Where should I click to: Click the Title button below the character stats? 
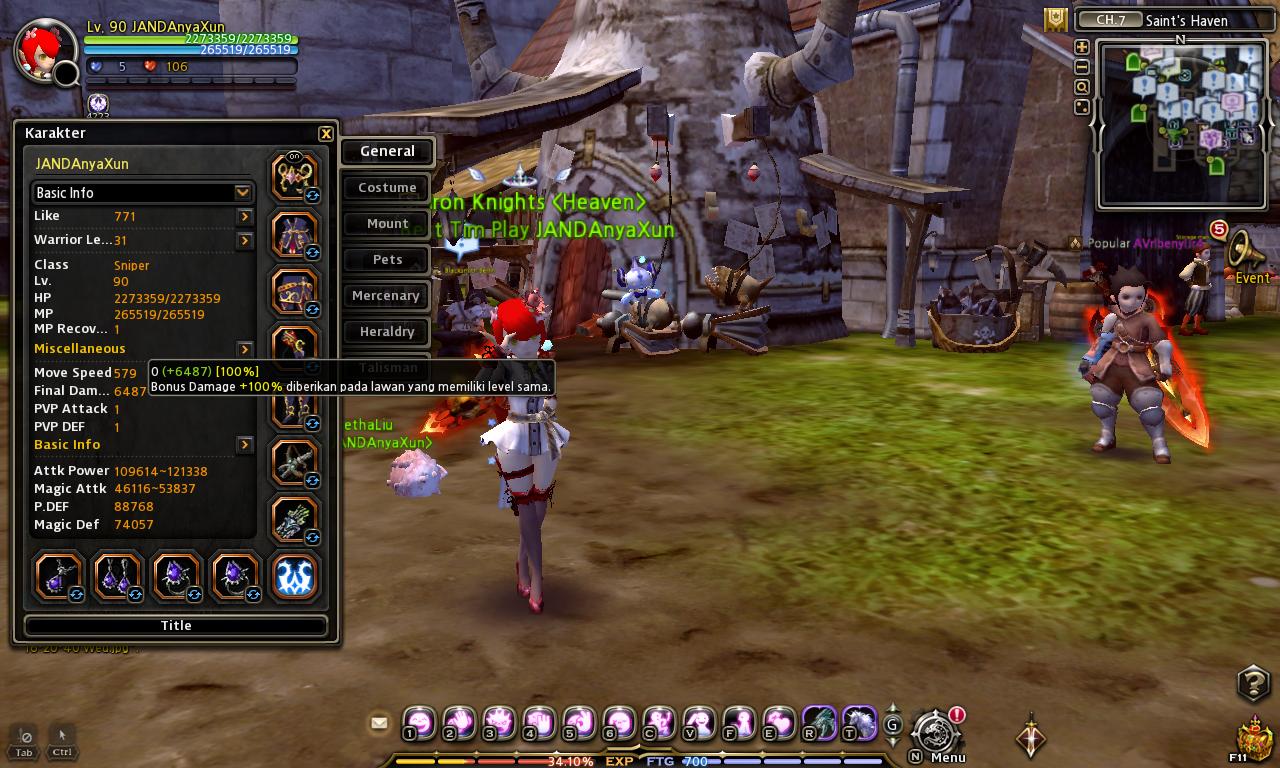coord(176,625)
